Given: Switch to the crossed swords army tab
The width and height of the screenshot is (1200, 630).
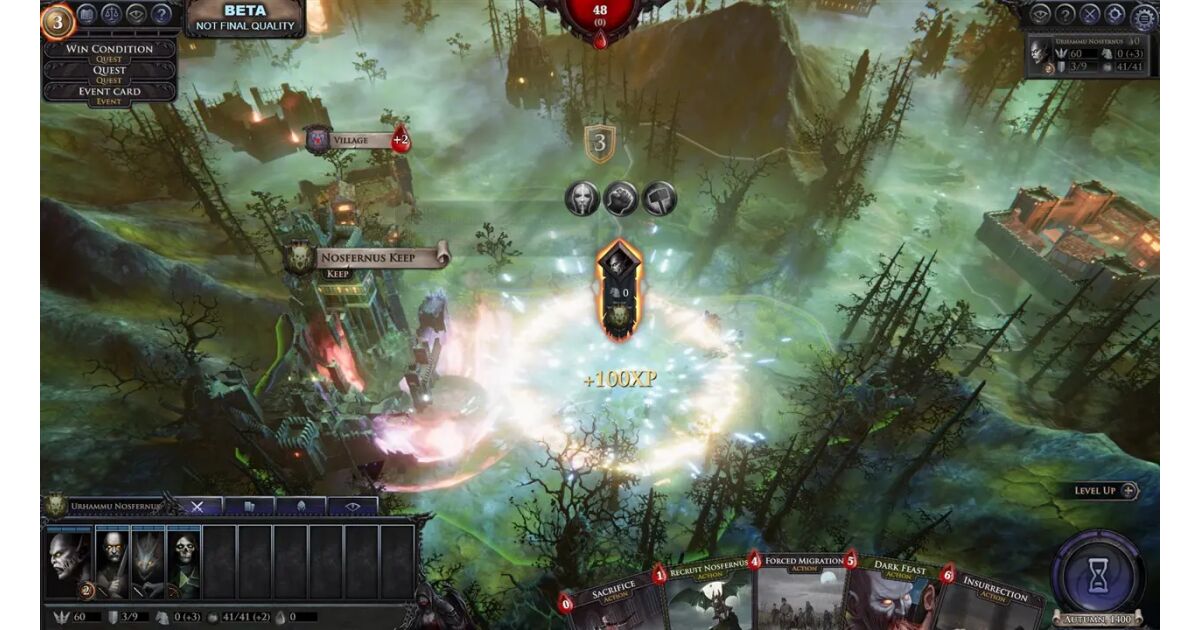Looking at the screenshot, I should 197,507.
